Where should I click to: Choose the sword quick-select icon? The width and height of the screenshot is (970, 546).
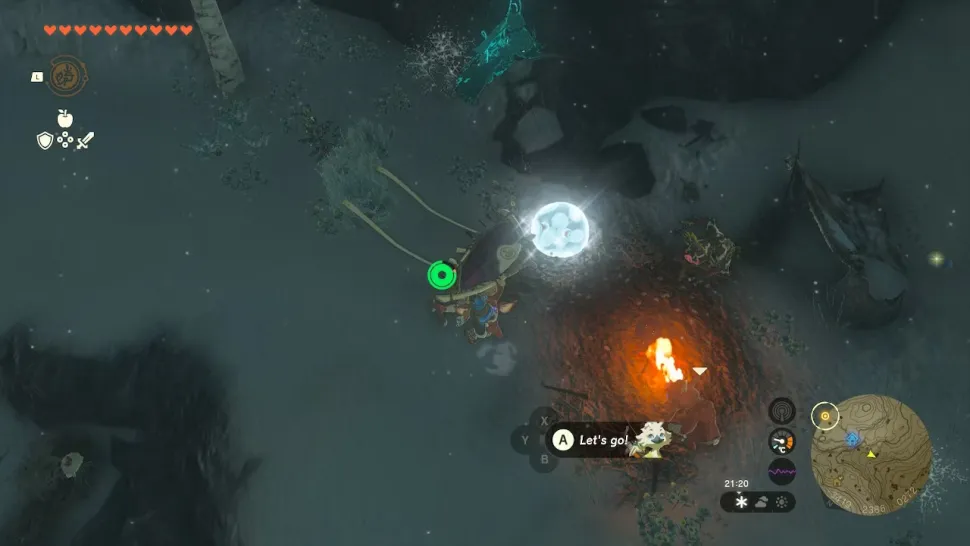[x=86, y=141]
